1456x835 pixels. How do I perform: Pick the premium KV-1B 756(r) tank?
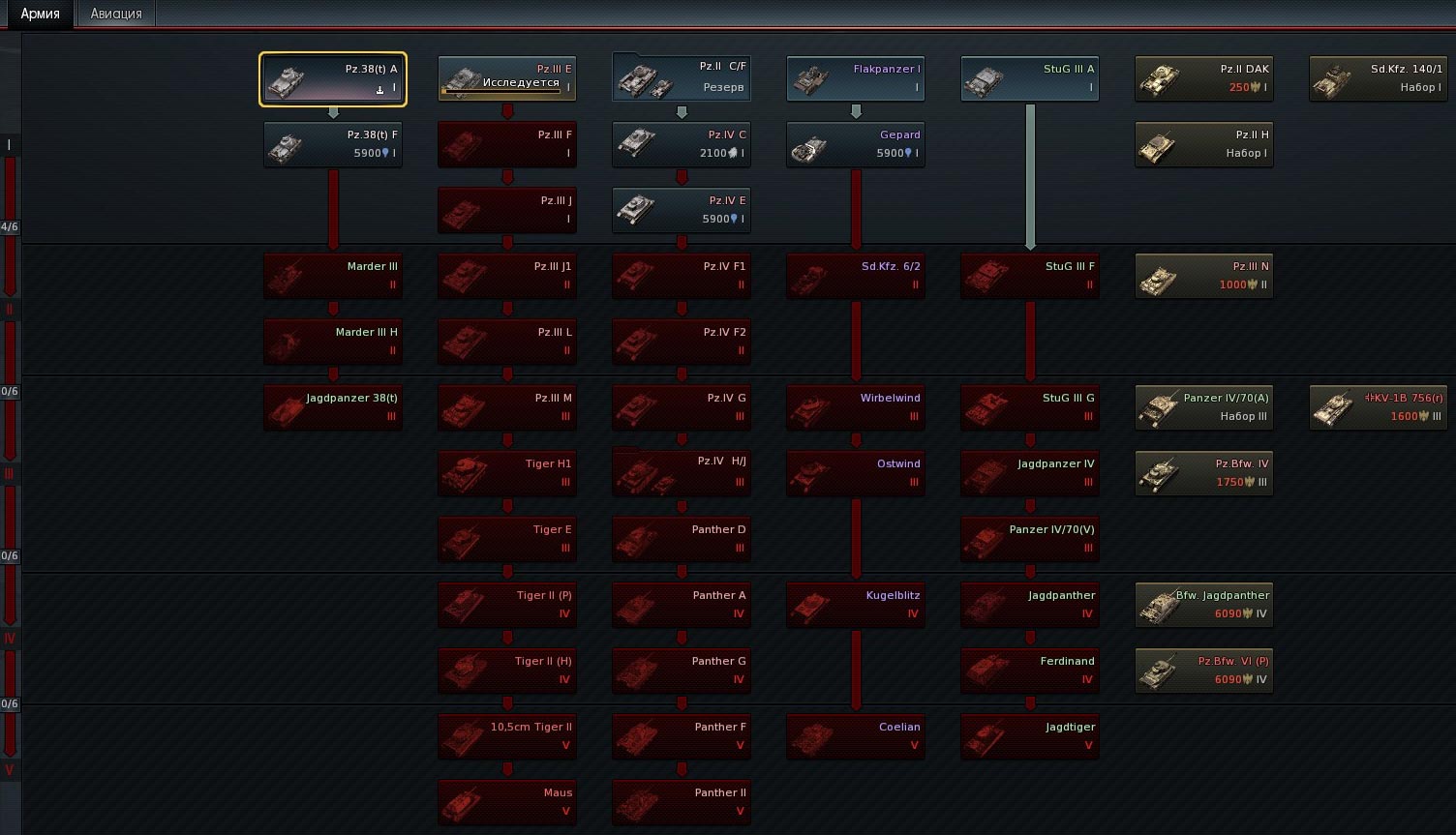pos(1379,408)
